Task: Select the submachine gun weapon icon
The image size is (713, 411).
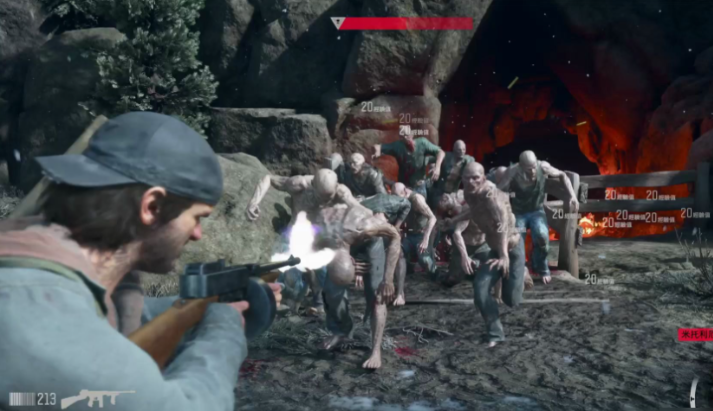Action: (x=96, y=398)
